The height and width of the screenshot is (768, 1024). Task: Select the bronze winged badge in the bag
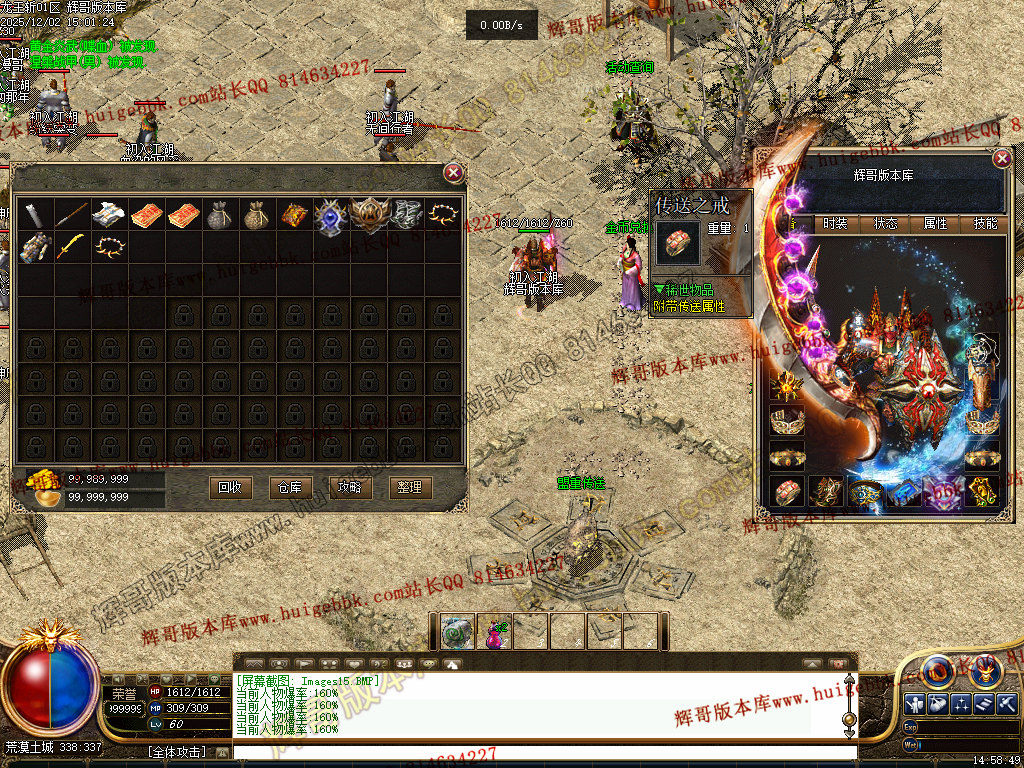[x=367, y=215]
